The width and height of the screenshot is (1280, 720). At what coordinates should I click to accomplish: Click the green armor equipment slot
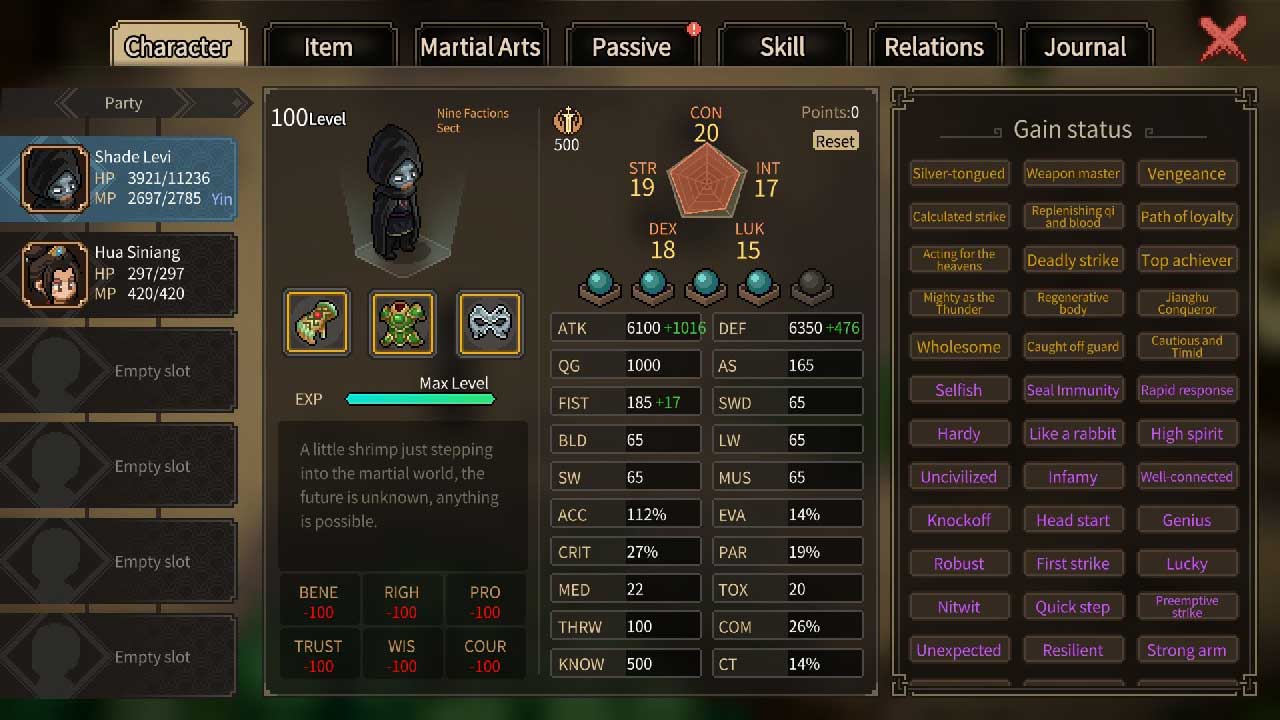[403, 324]
